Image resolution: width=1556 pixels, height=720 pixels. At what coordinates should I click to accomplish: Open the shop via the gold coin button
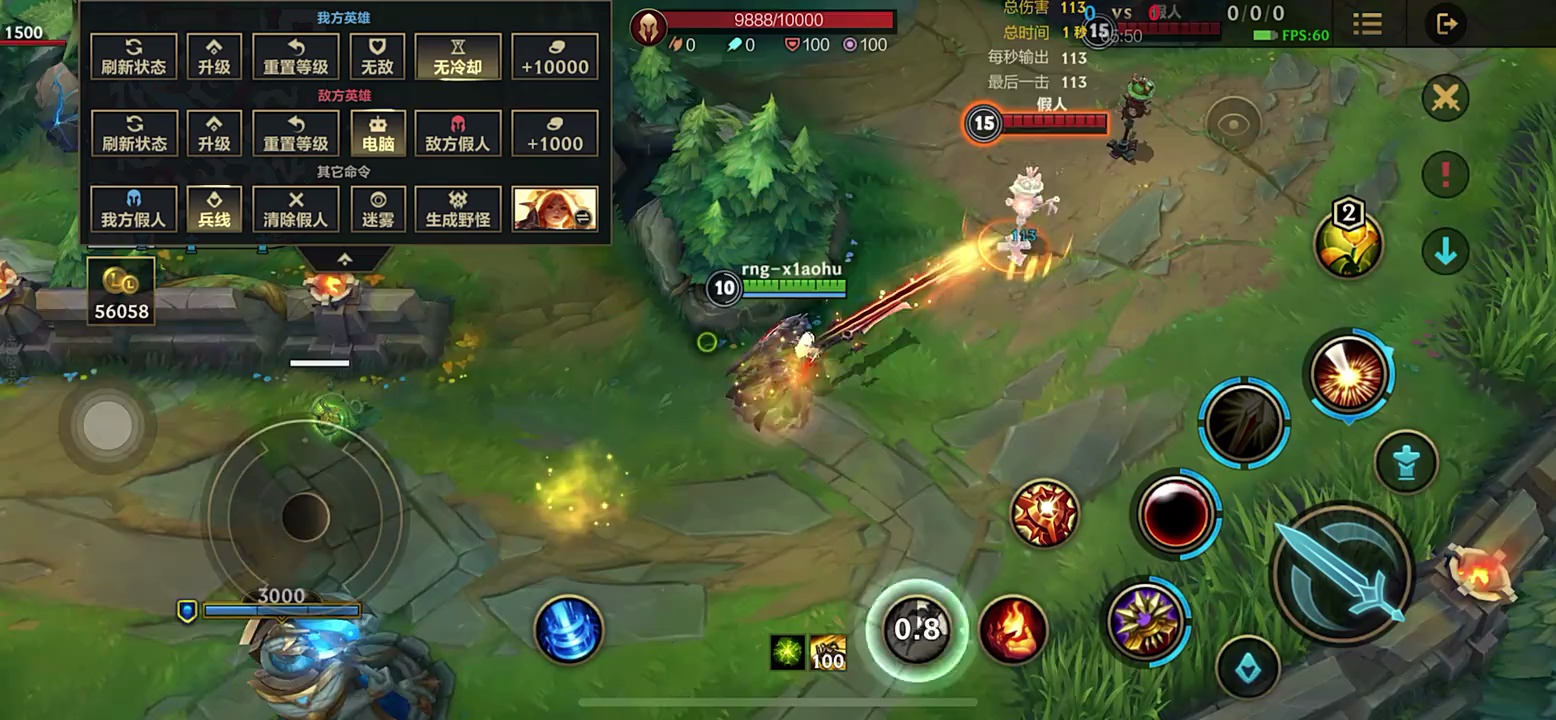[x=121, y=291]
